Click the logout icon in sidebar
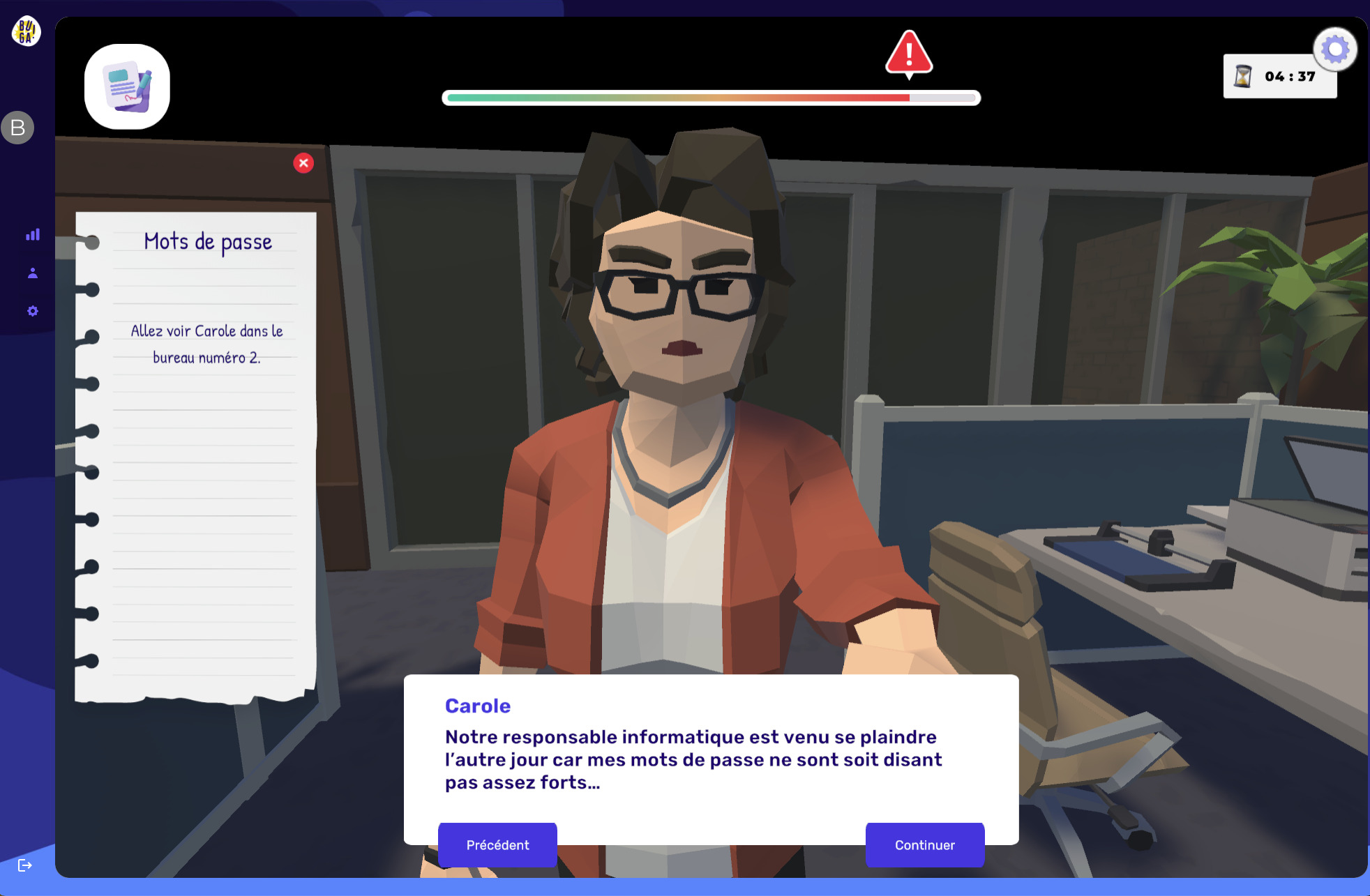Image resolution: width=1370 pixels, height=896 pixels. click(x=25, y=865)
